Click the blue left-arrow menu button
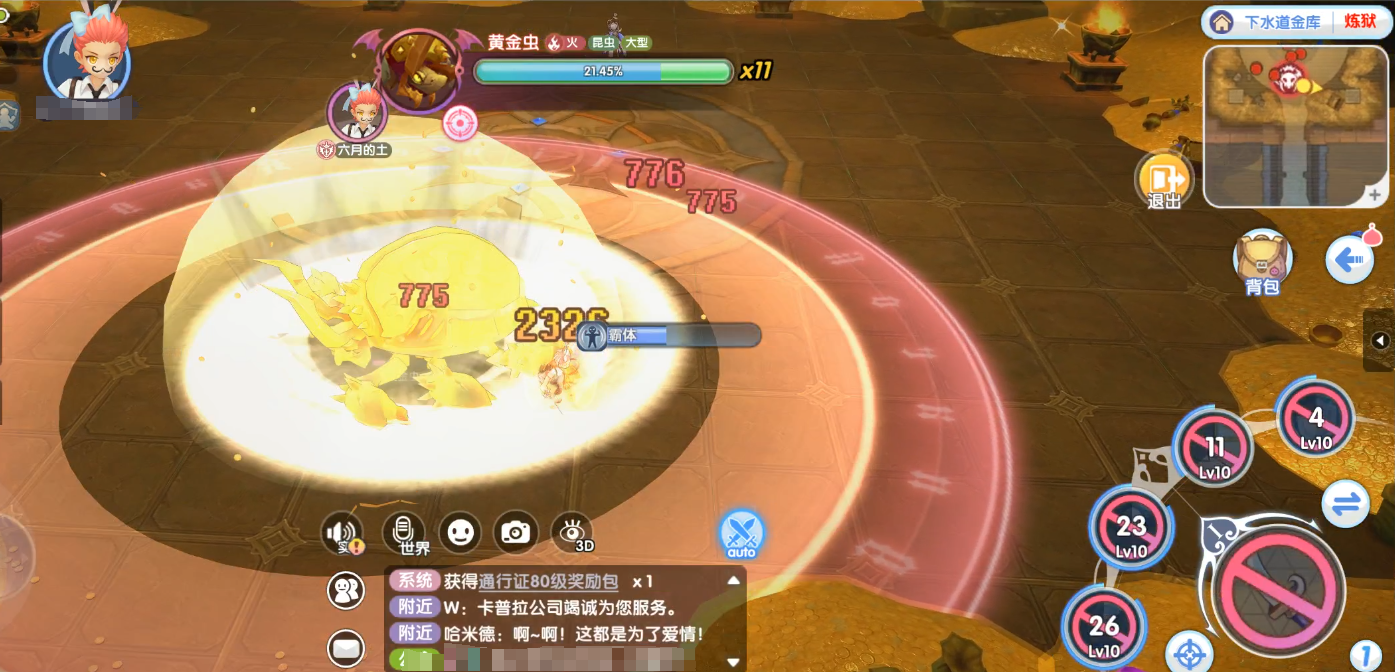 pyautogui.click(x=1348, y=260)
